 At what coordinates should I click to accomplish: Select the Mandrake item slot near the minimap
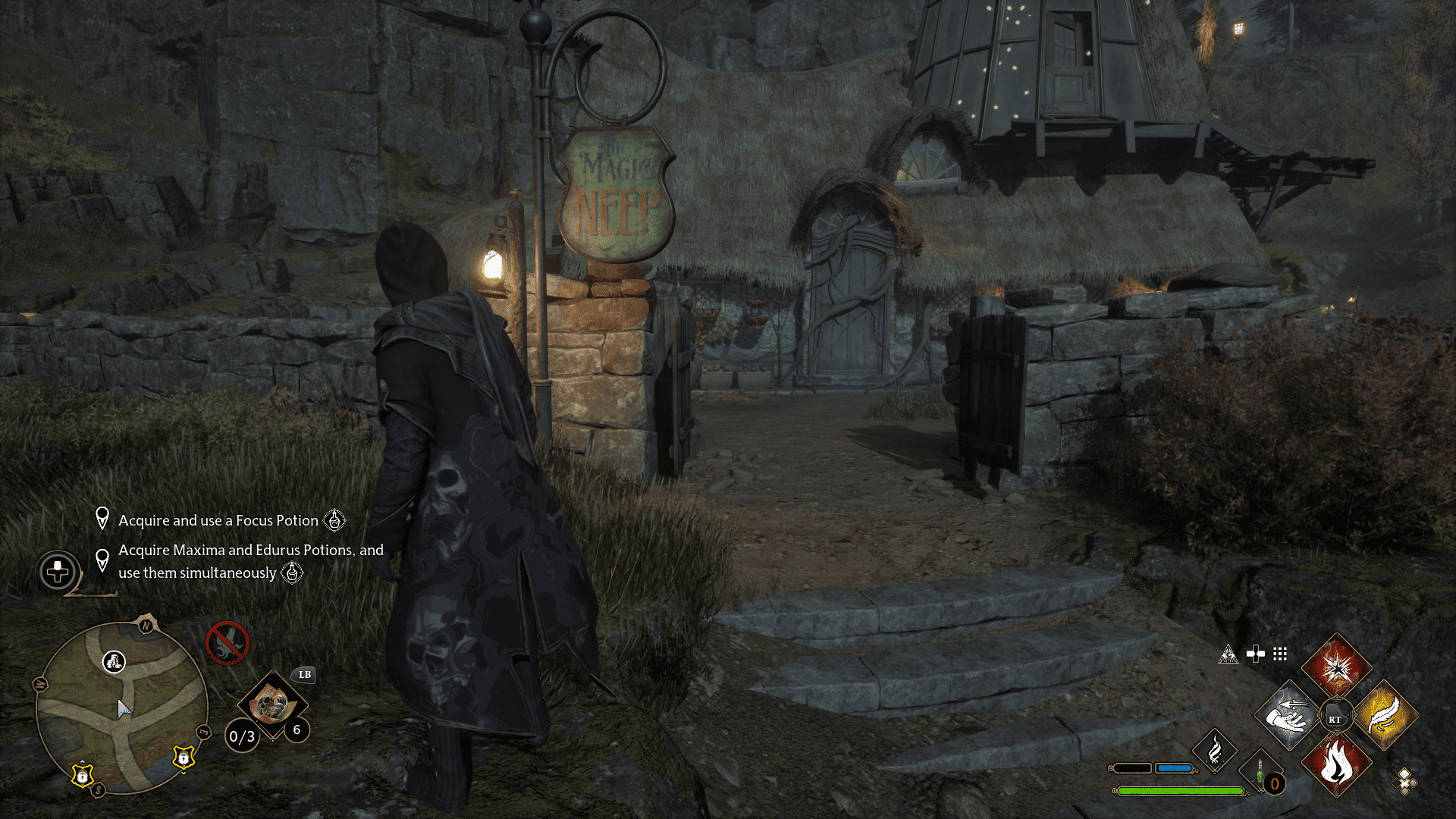click(273, 705)
